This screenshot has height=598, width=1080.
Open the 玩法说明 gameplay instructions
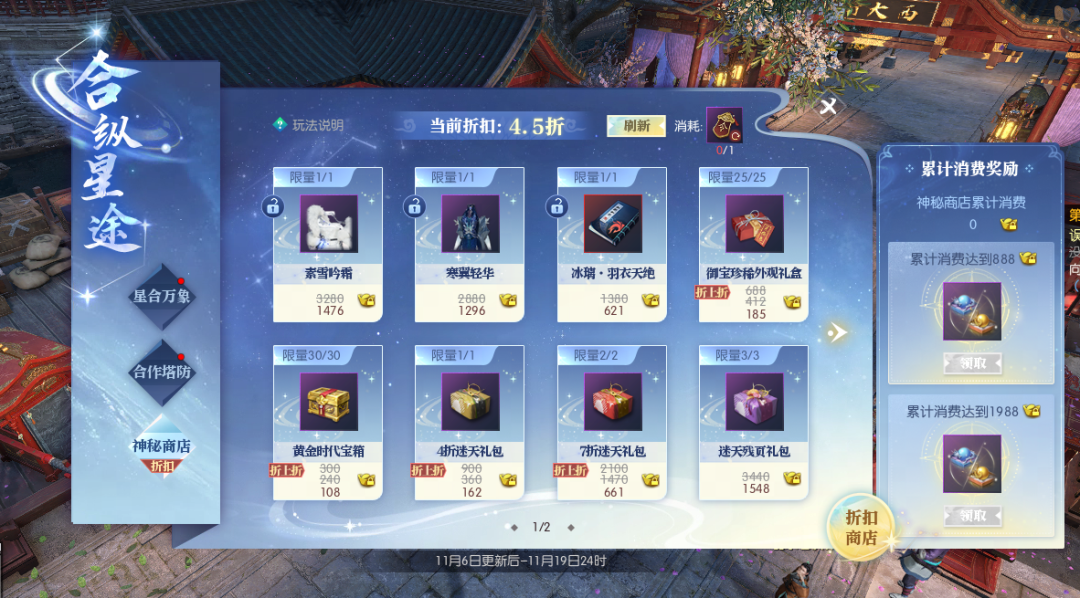coord(309,125)
